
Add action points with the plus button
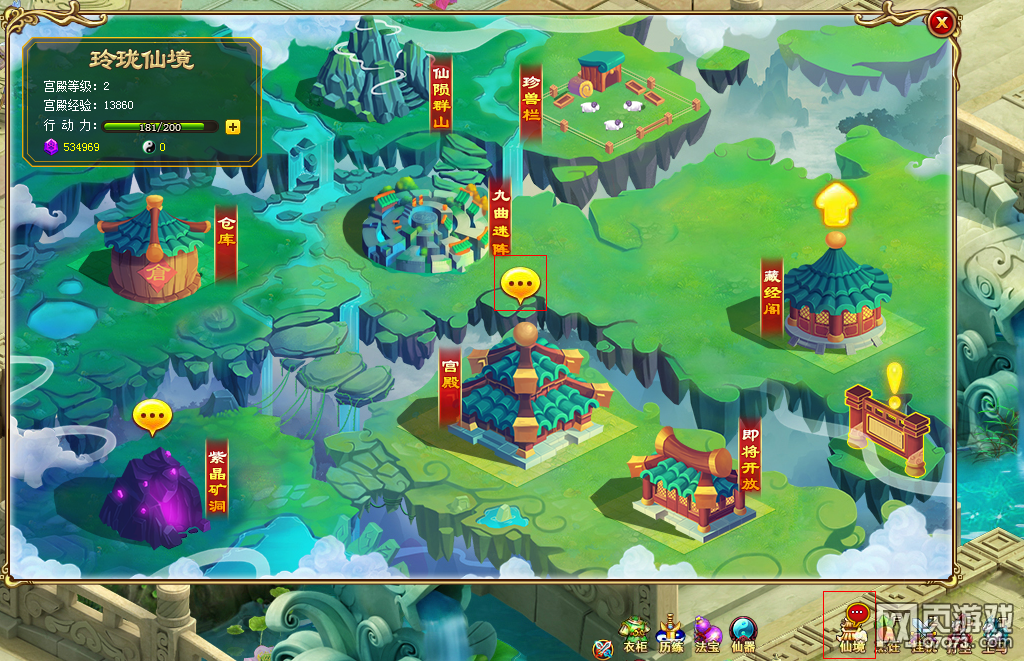[x=233, y=126]
